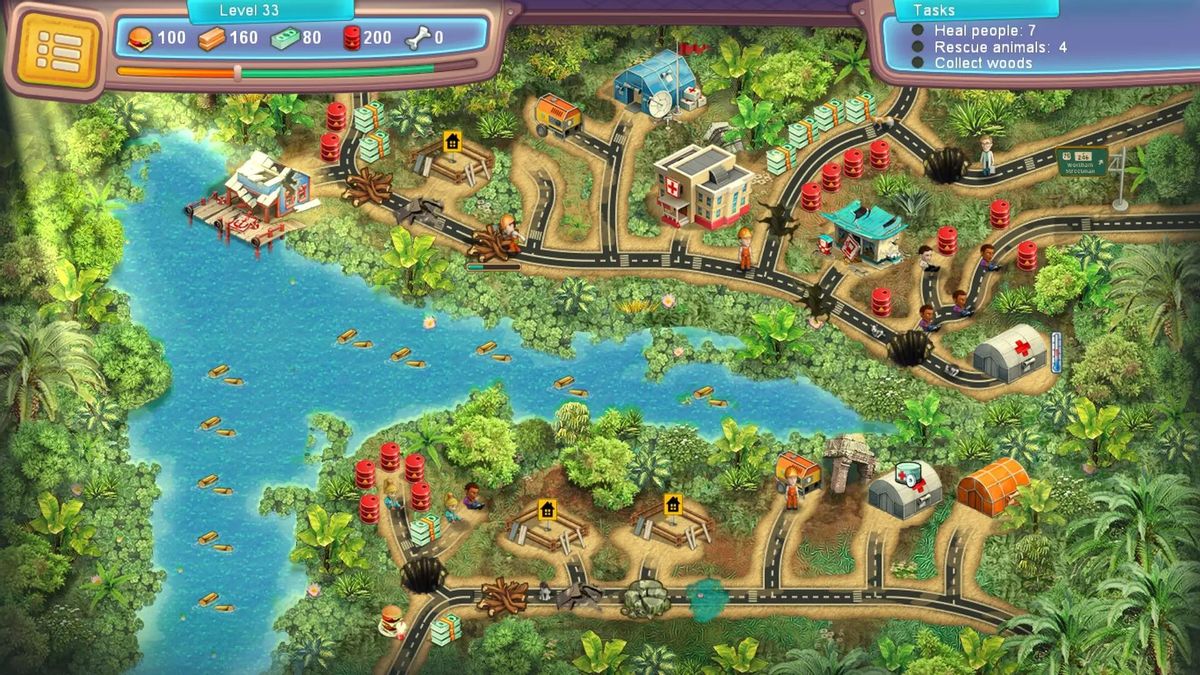Open the yellow list menu button
Image resolution: width=1200 pixels, height=675 pixels.
click(57, 50)
